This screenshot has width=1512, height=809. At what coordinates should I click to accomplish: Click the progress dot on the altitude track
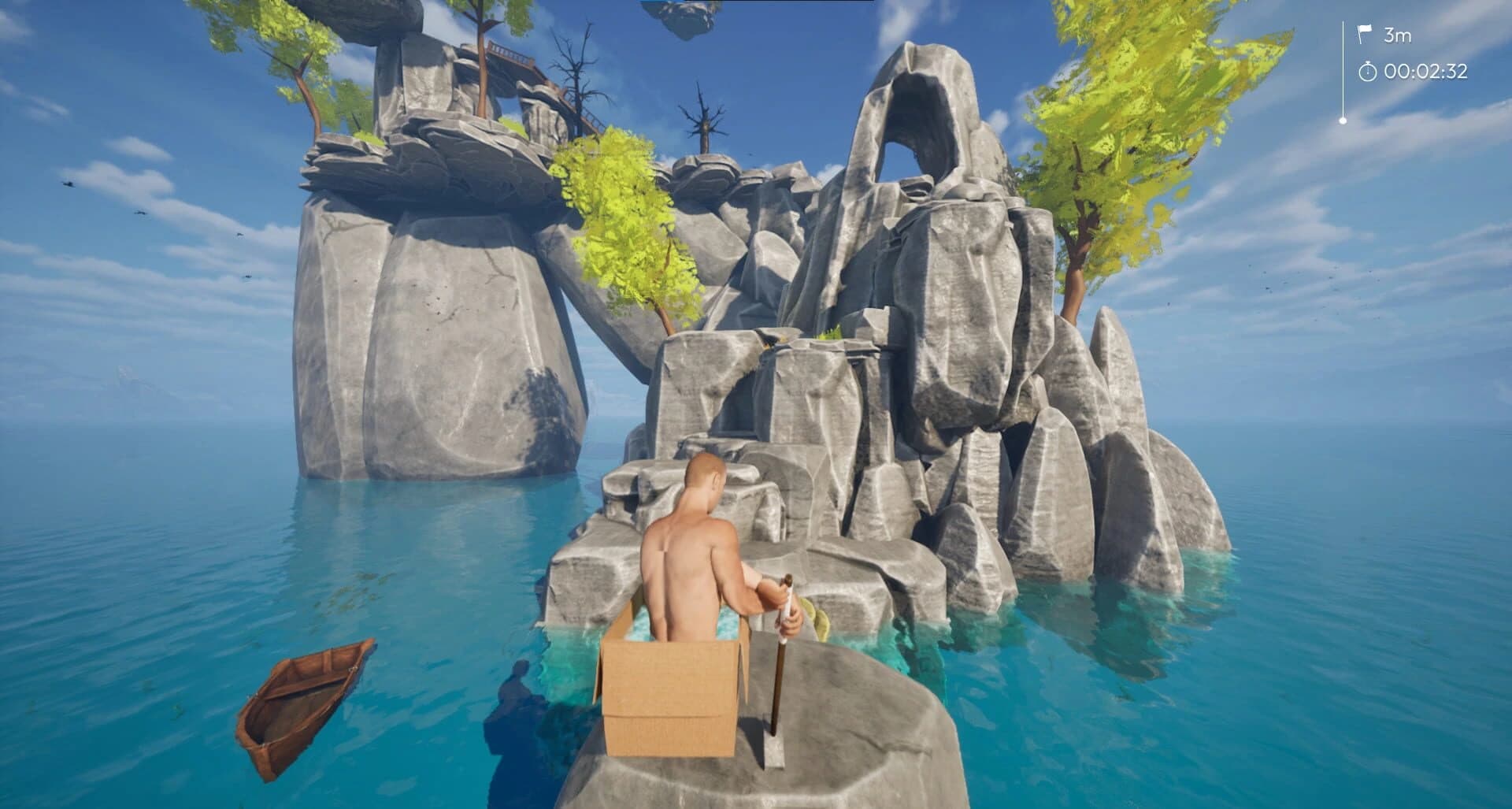pyautogui.click(x=1343, y=120)
